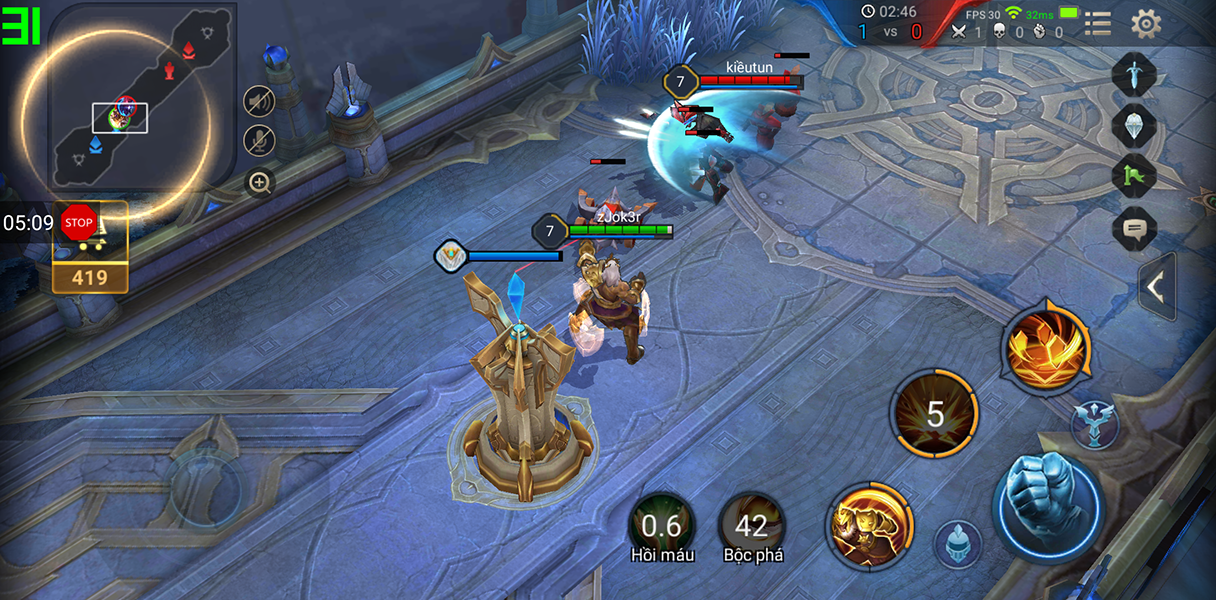Viewport: 1216px width, 600px height.
Task: Toggle the speaker mute icon
Action: coord(259,101)
